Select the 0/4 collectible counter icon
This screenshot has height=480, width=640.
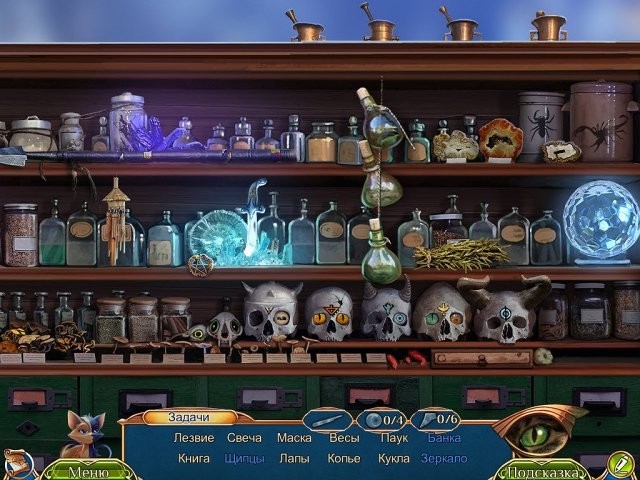pos(381,420)
